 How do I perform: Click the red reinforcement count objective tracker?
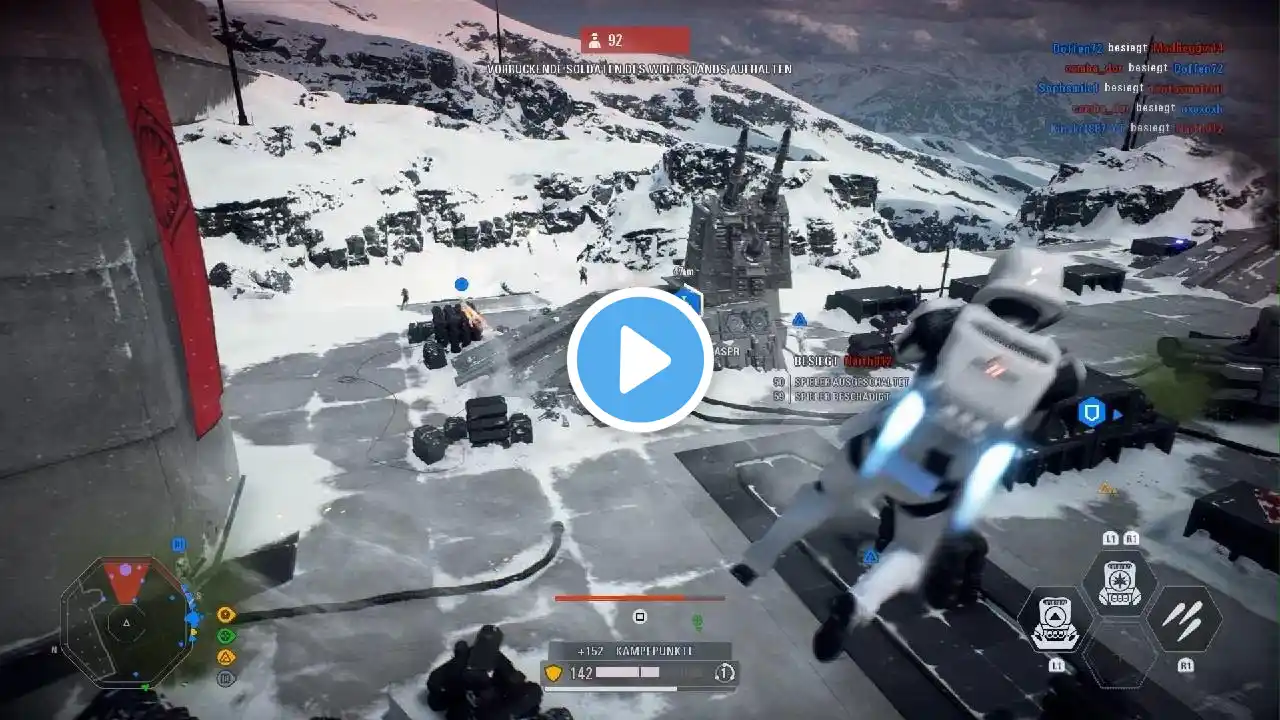635,41
